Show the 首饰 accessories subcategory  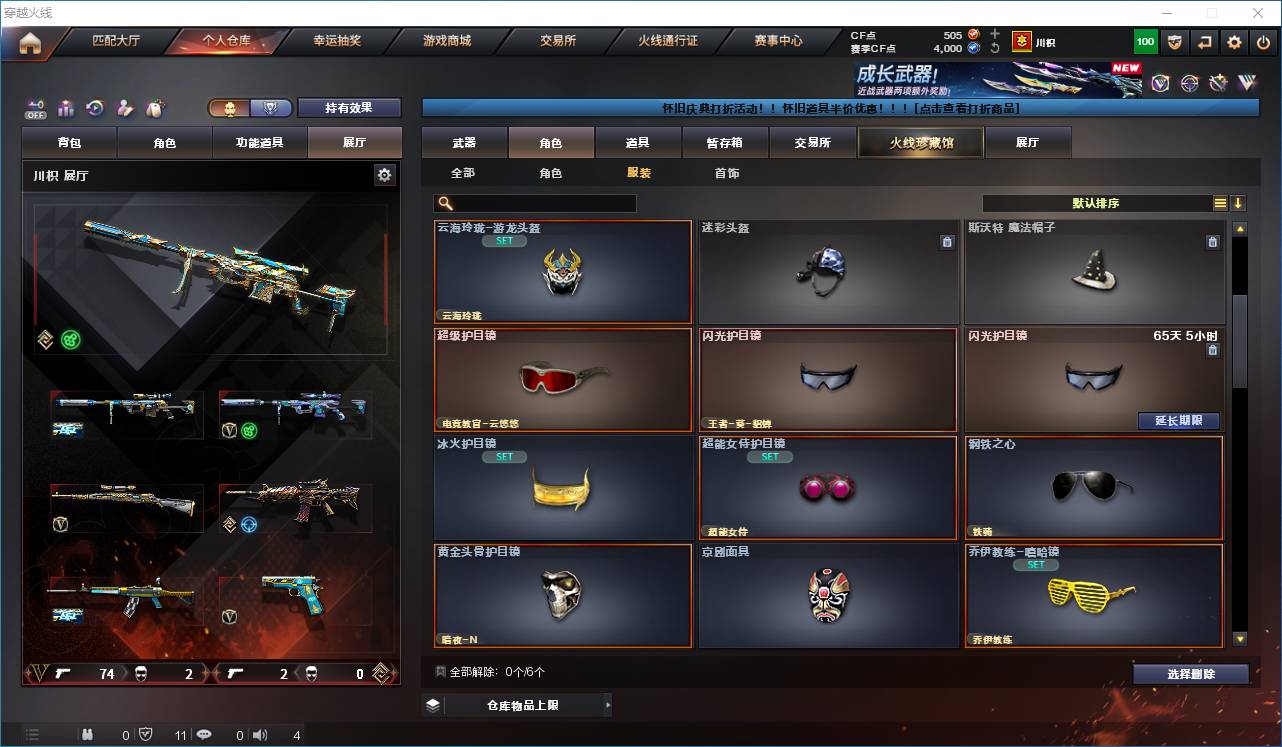click(727, 173)
